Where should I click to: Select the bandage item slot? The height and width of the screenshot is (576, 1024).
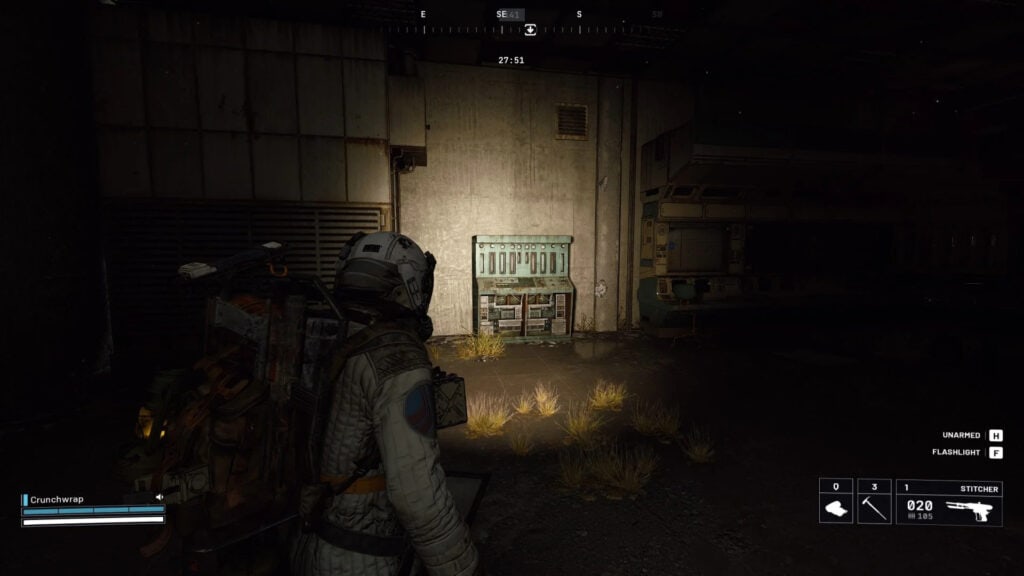[836, 501]
